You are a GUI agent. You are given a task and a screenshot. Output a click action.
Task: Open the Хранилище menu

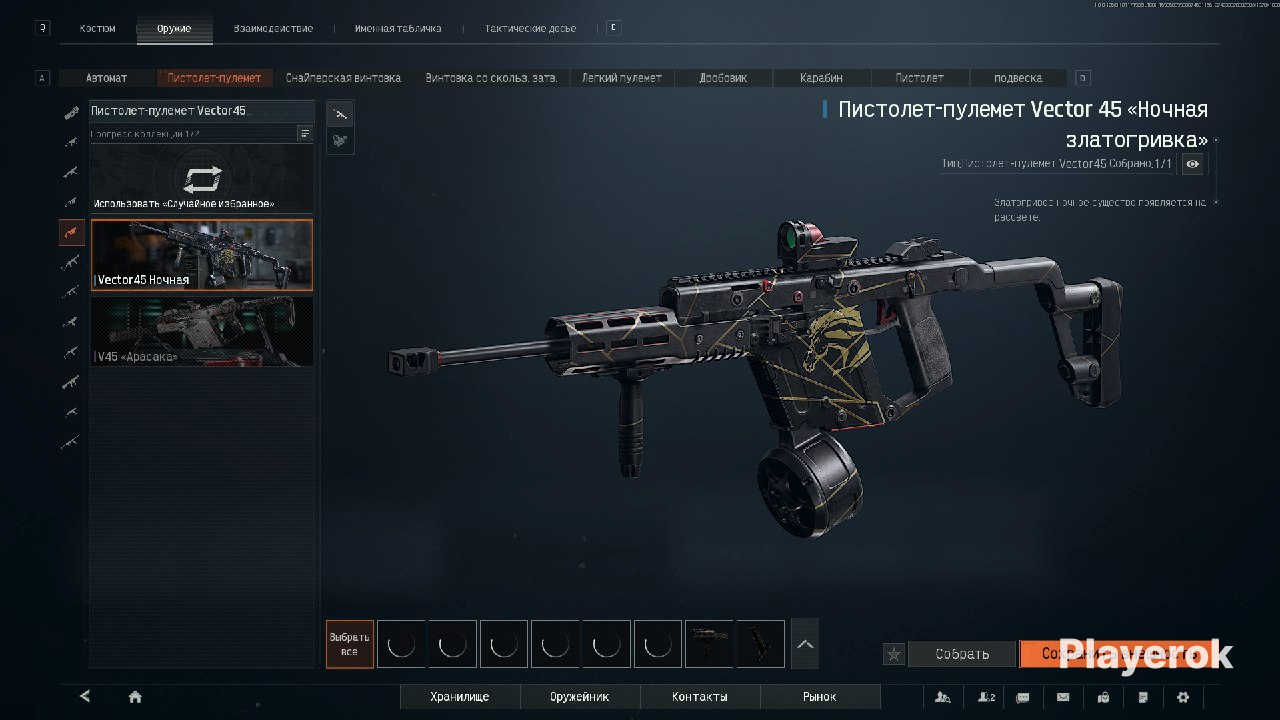460,697
